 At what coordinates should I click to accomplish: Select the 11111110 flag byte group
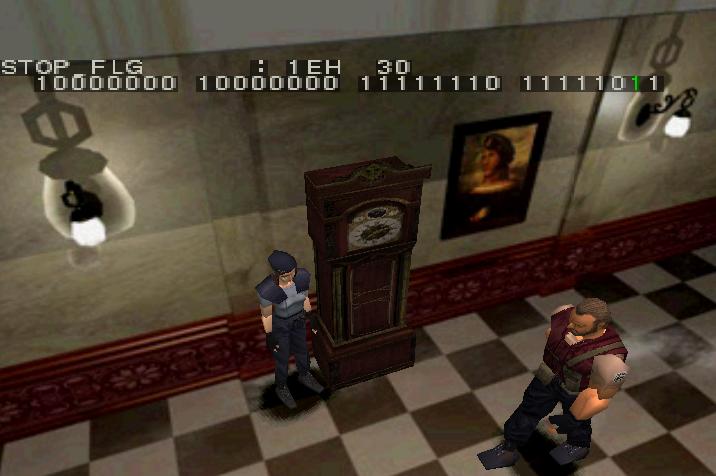(x=429, y=84)
